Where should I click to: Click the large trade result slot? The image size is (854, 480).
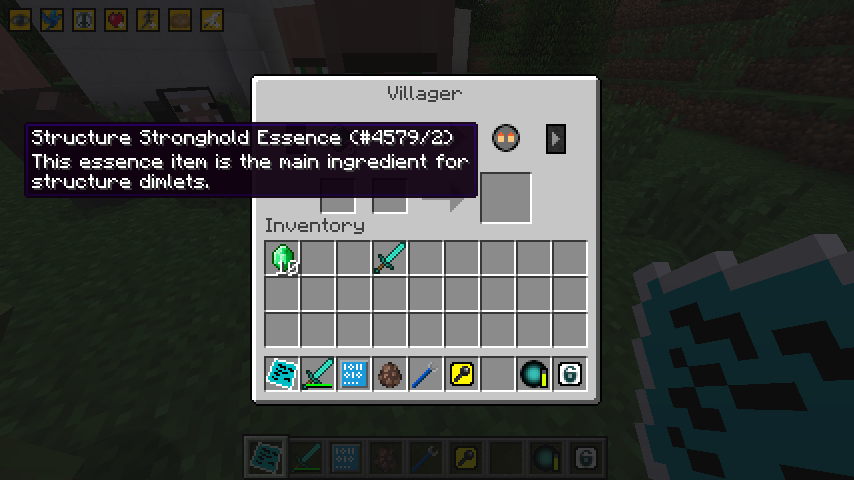[505, 197]
